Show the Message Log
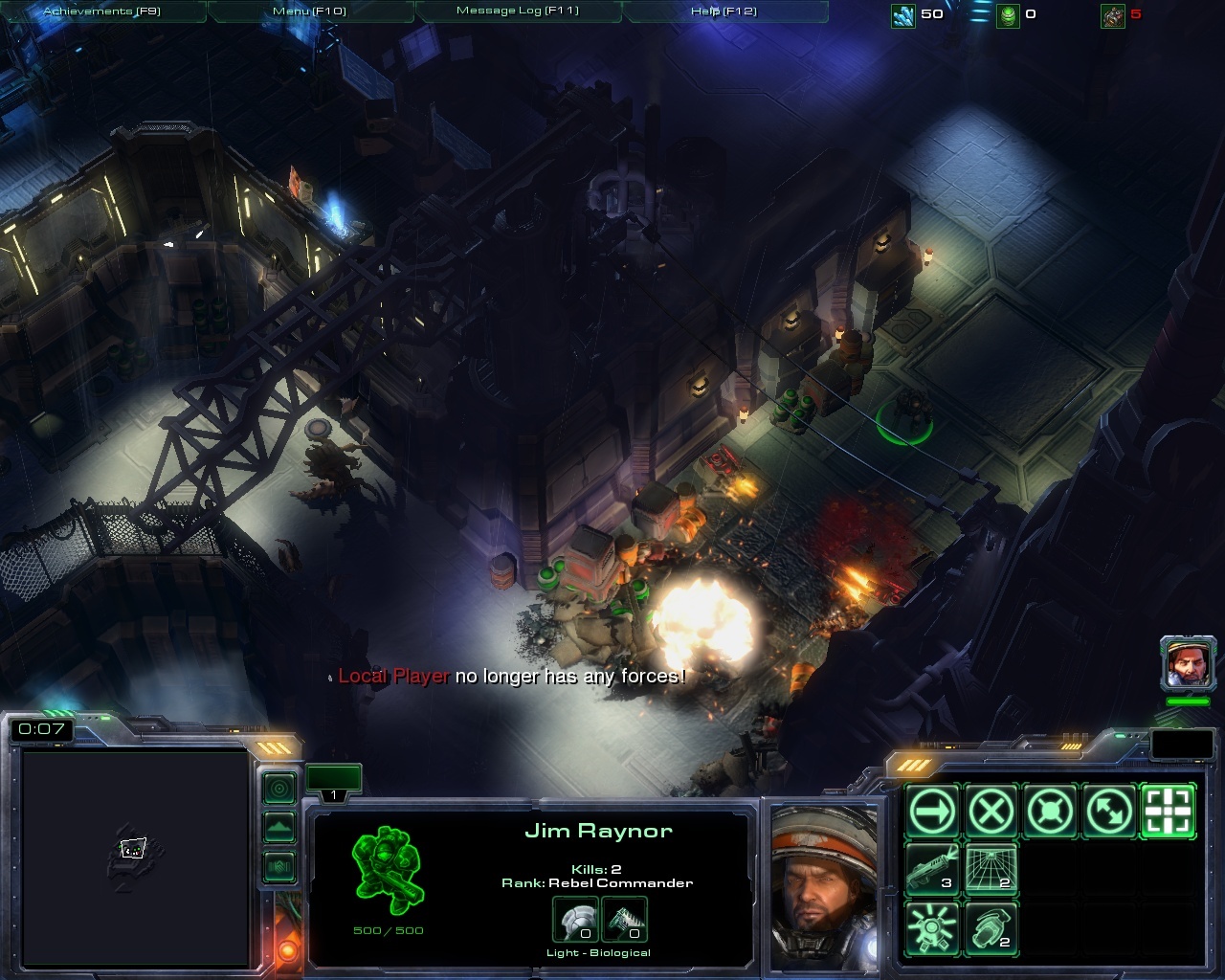The image size is (1225, 980). 517,11
